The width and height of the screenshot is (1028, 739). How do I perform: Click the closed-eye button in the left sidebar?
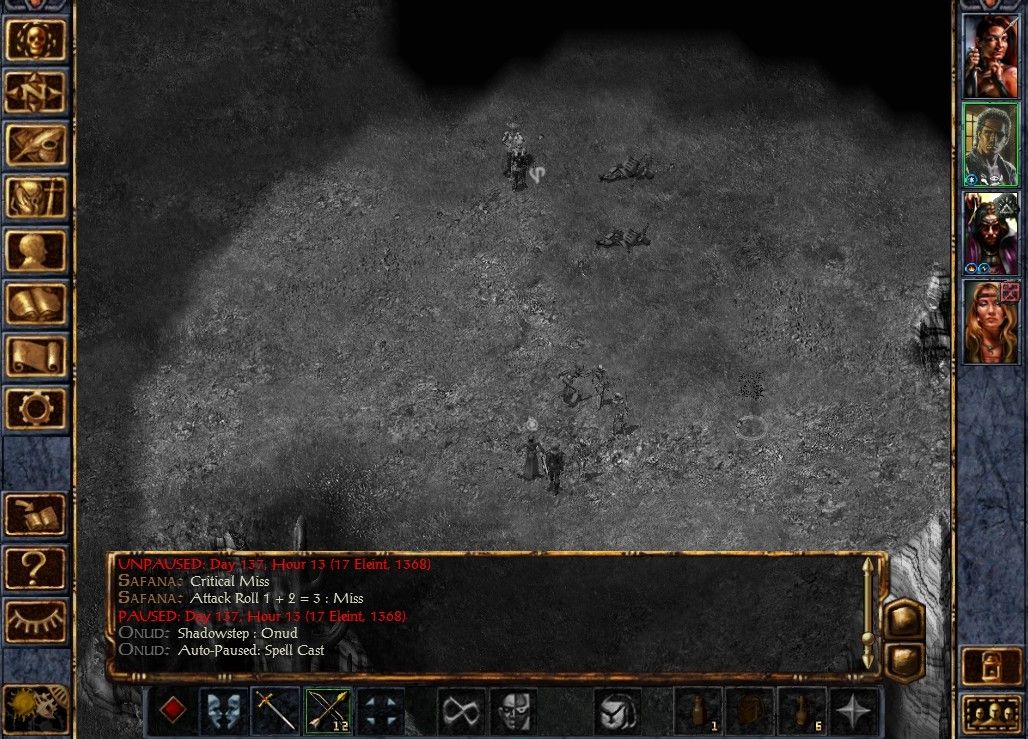point(36,620)
